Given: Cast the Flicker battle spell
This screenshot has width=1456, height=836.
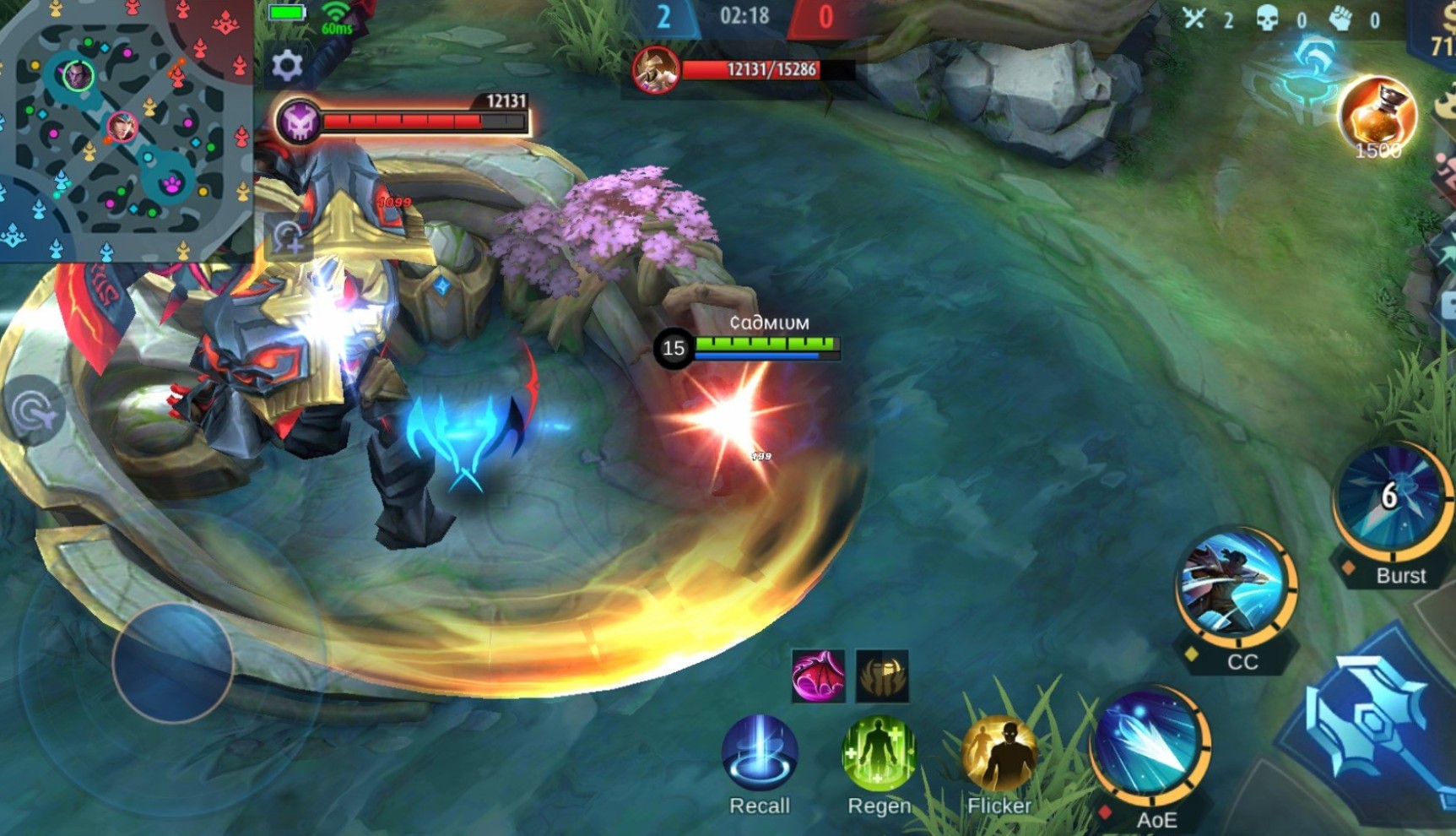Looking at the screenshot, I should (x=999, y=753).
